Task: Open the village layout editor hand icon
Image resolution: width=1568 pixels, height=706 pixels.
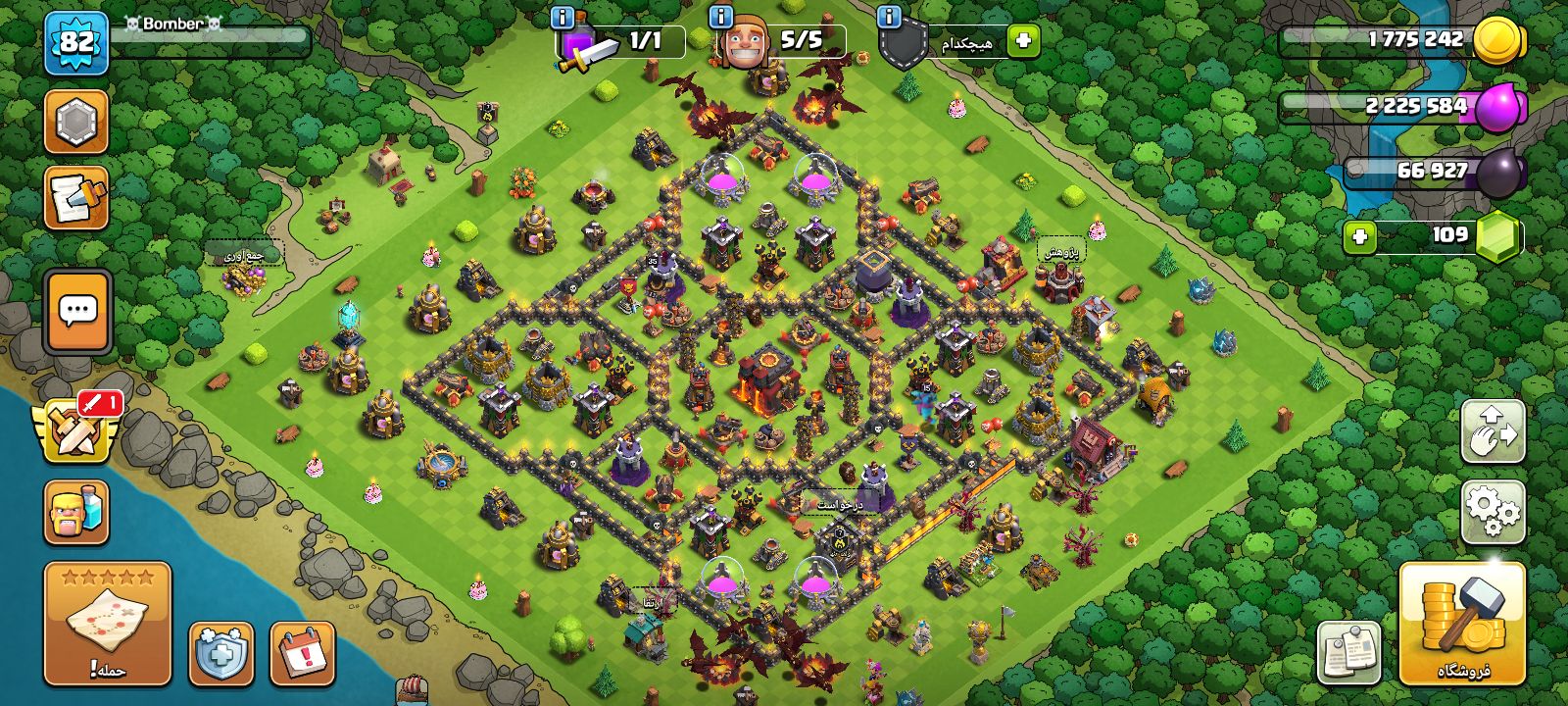Action: tap(1493, 431)
